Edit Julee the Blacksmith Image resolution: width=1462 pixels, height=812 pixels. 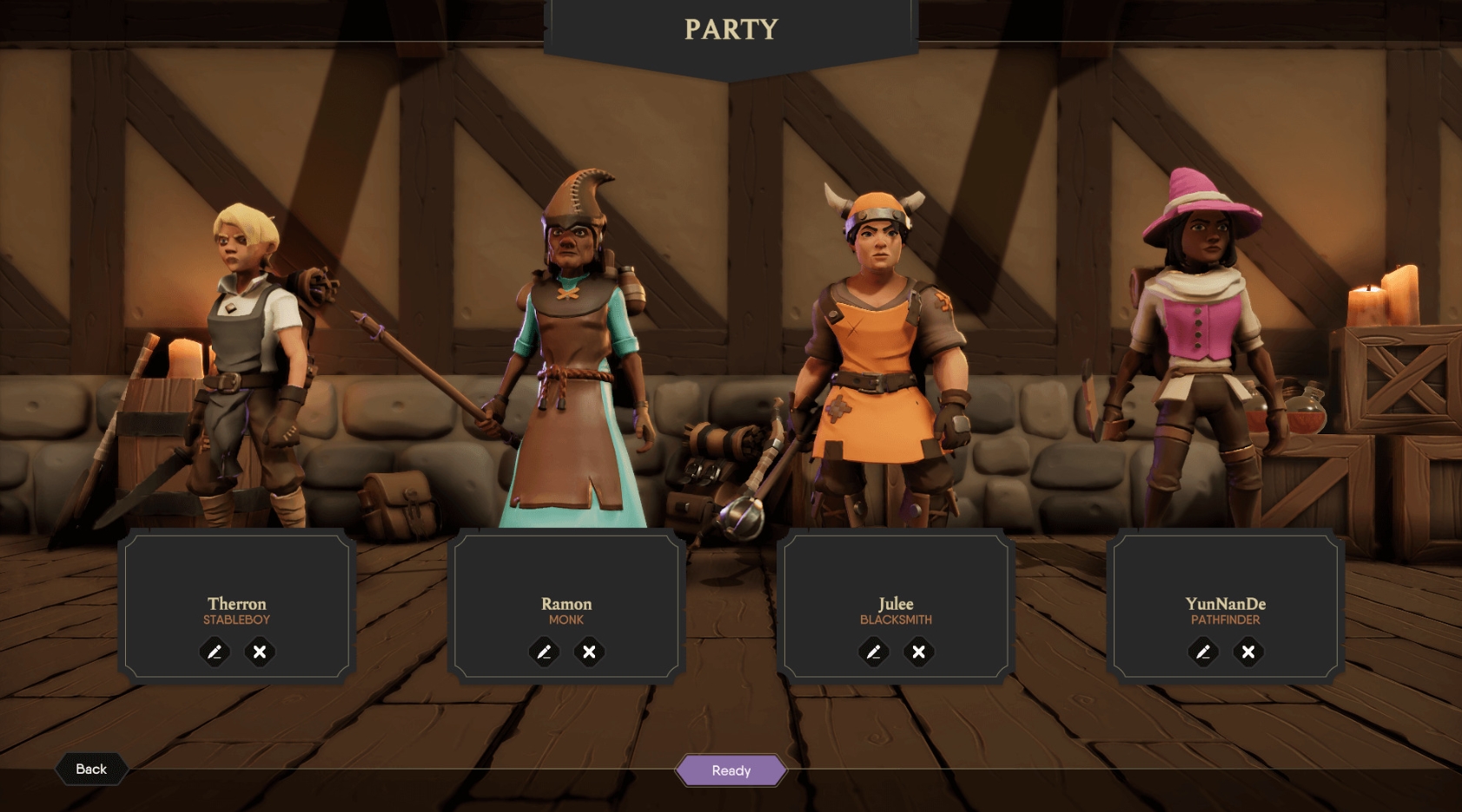[873, 651]
